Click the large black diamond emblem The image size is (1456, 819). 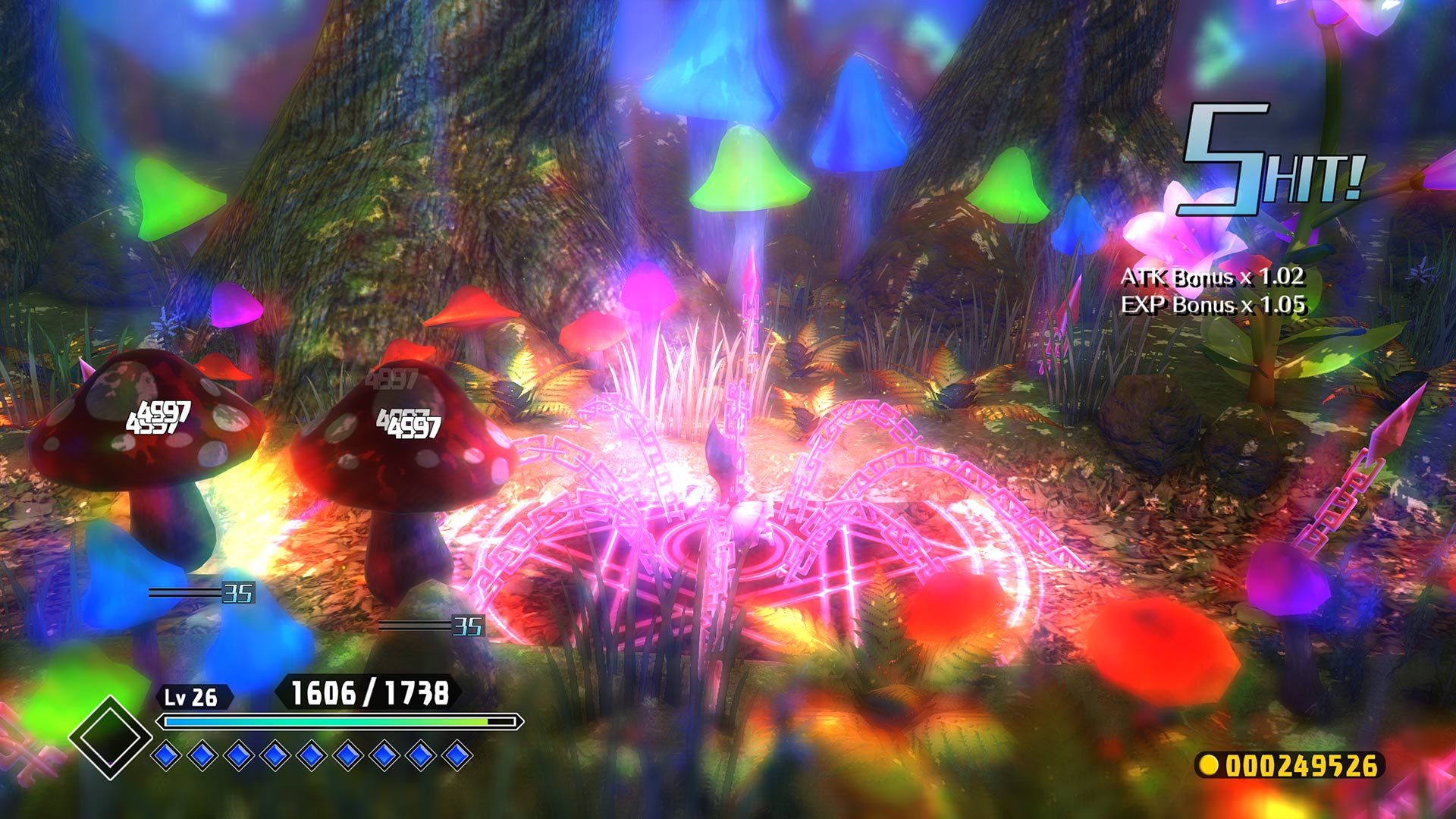click(x=111, y=737)
